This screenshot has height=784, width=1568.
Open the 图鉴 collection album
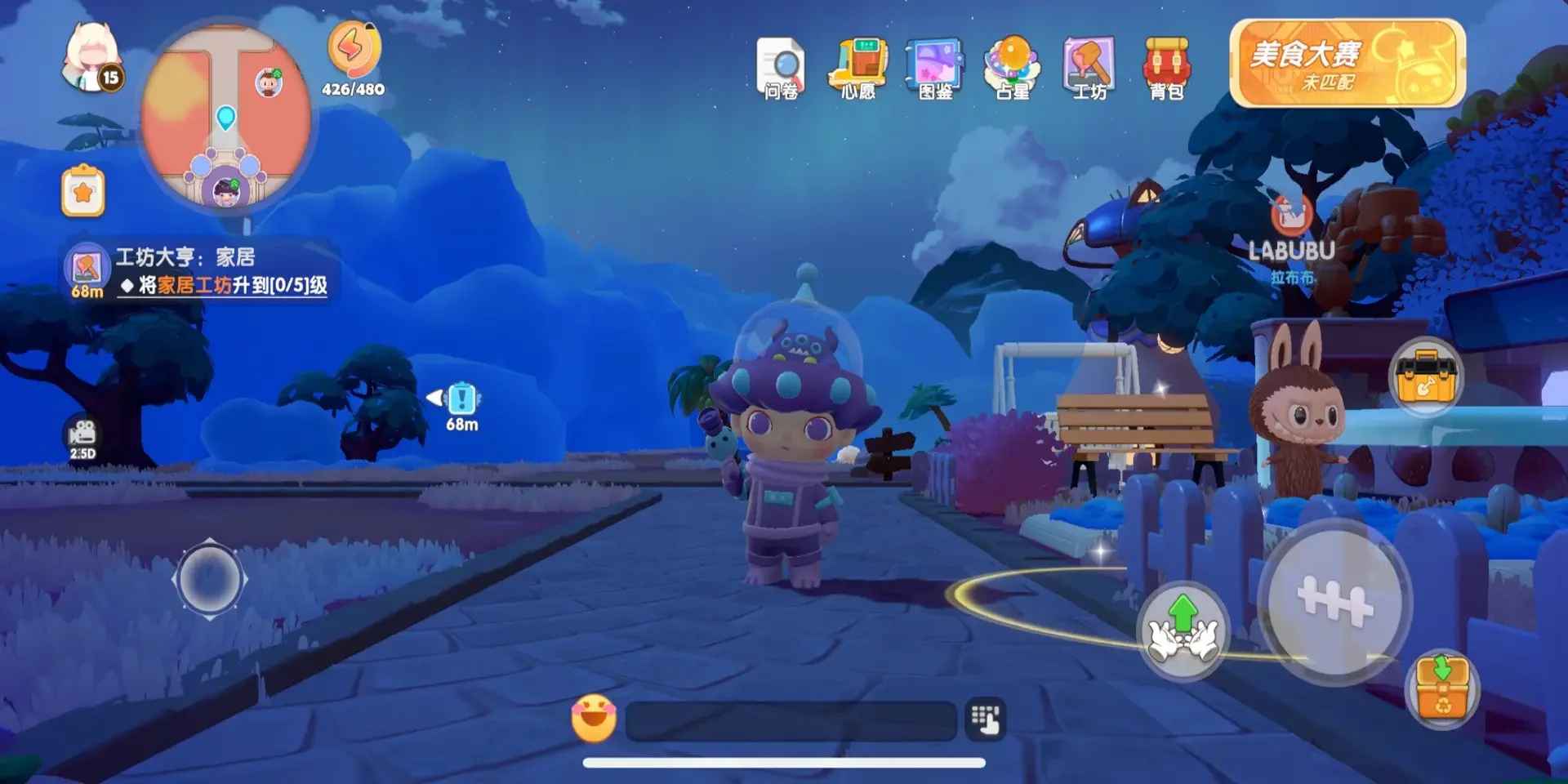[x=935, y=68]
